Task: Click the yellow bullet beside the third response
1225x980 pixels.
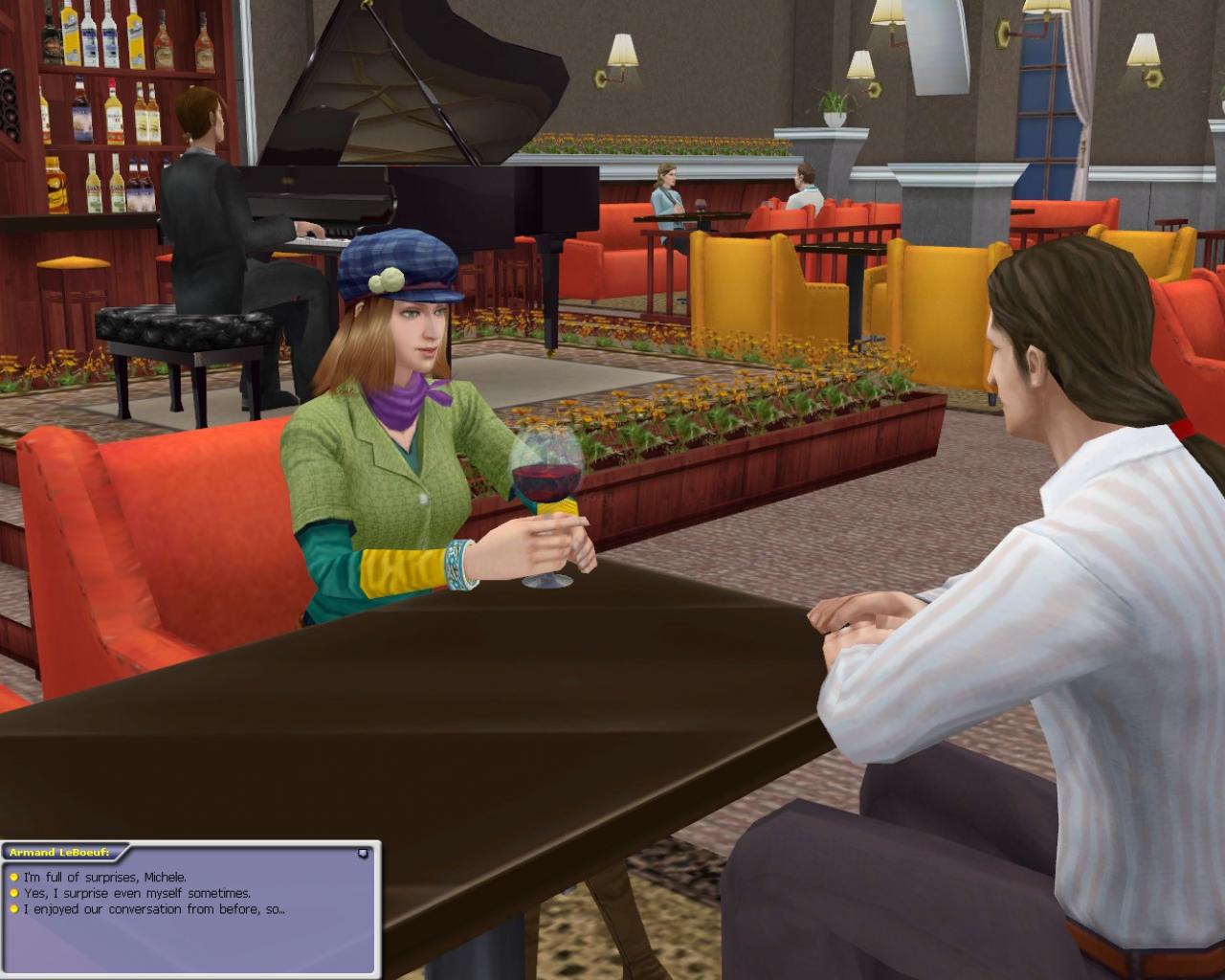Action: click(13, 907)
